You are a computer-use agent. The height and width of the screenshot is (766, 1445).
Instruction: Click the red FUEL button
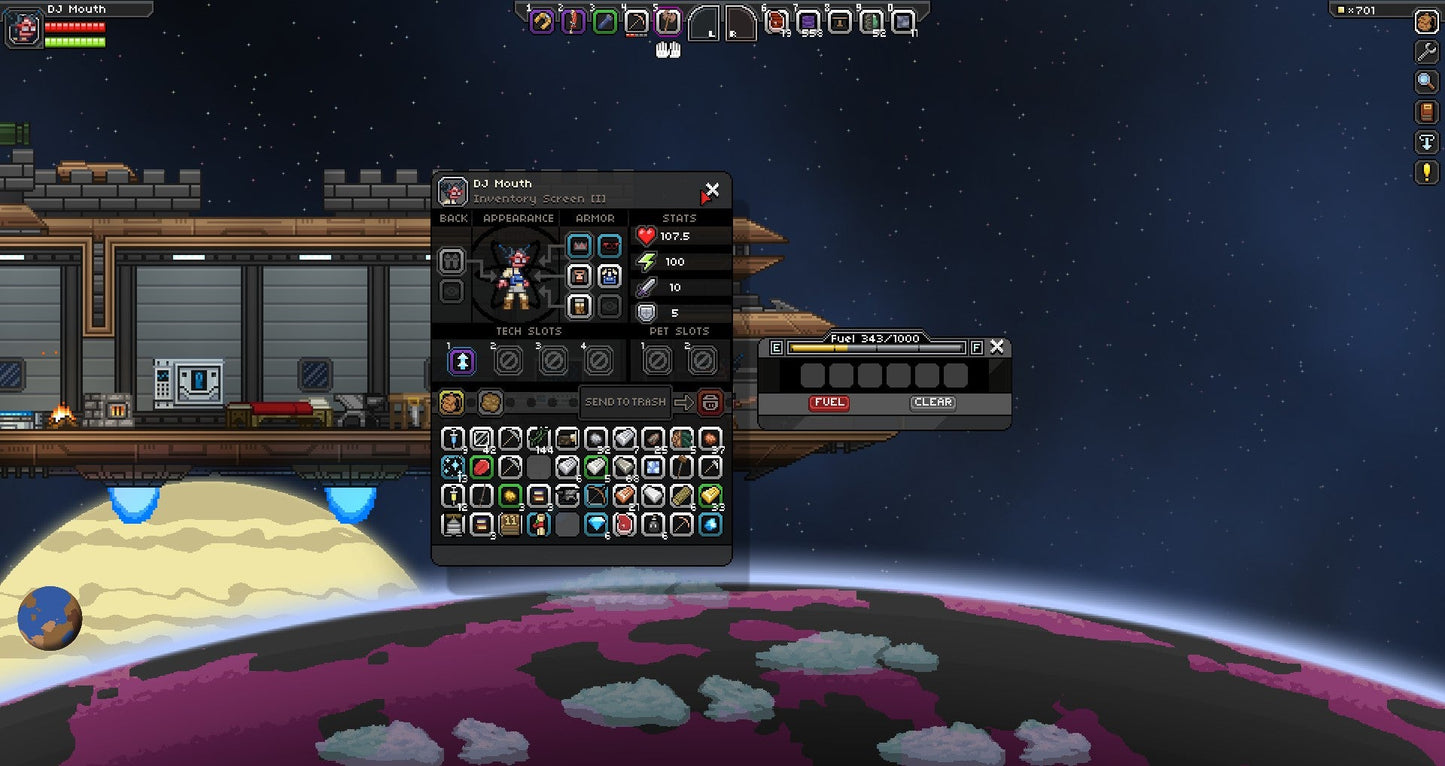pos(829,402)
